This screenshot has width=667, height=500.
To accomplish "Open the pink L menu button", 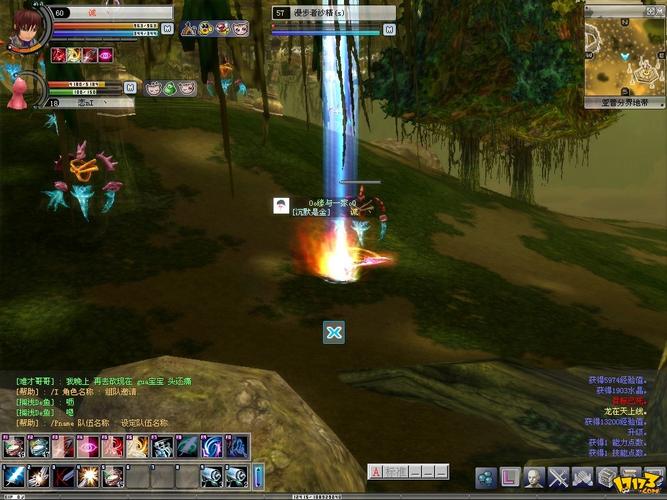I will click(x=509, y=477).
